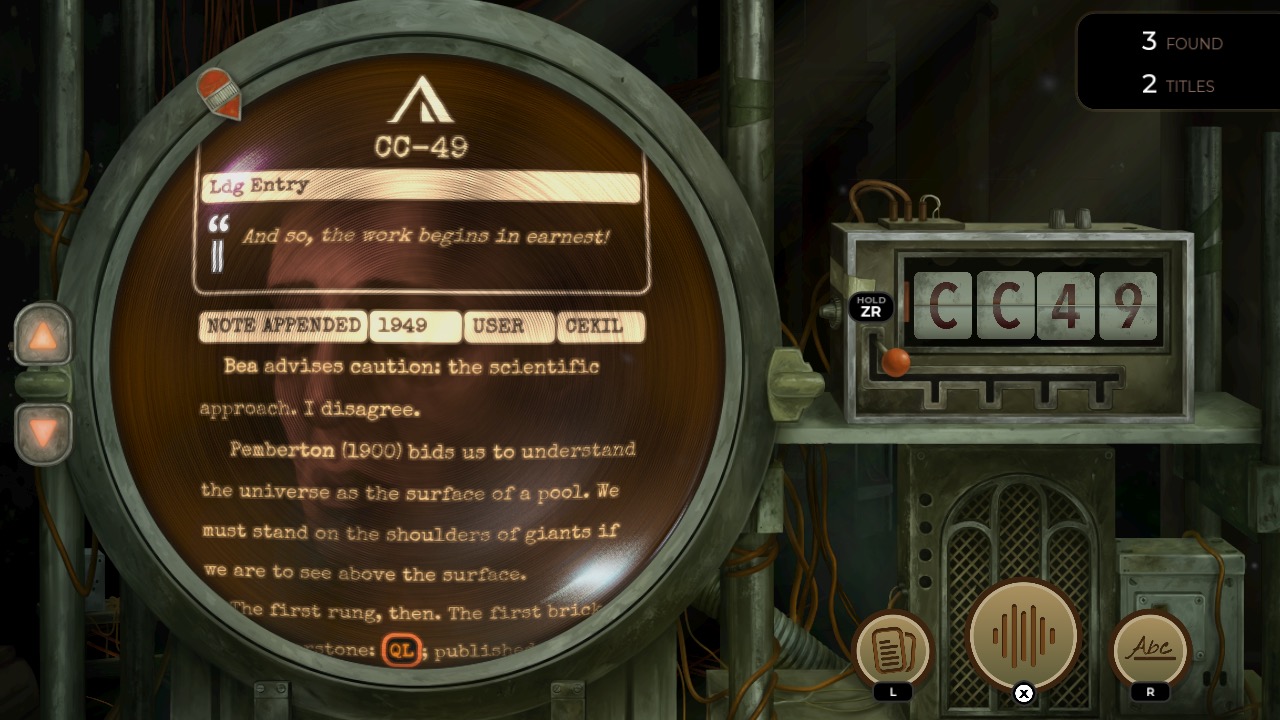
Task: Spin the first C digit wheel
Action: point(944,307)
